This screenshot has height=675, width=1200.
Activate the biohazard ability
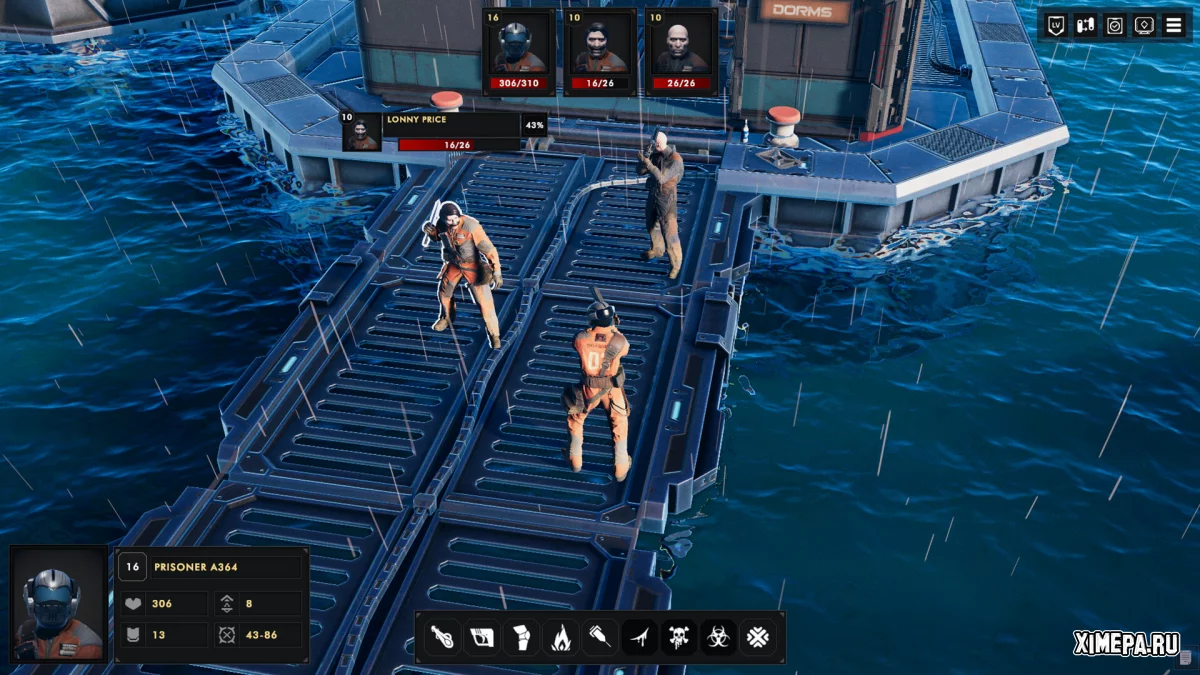click(x=718, y=637)
